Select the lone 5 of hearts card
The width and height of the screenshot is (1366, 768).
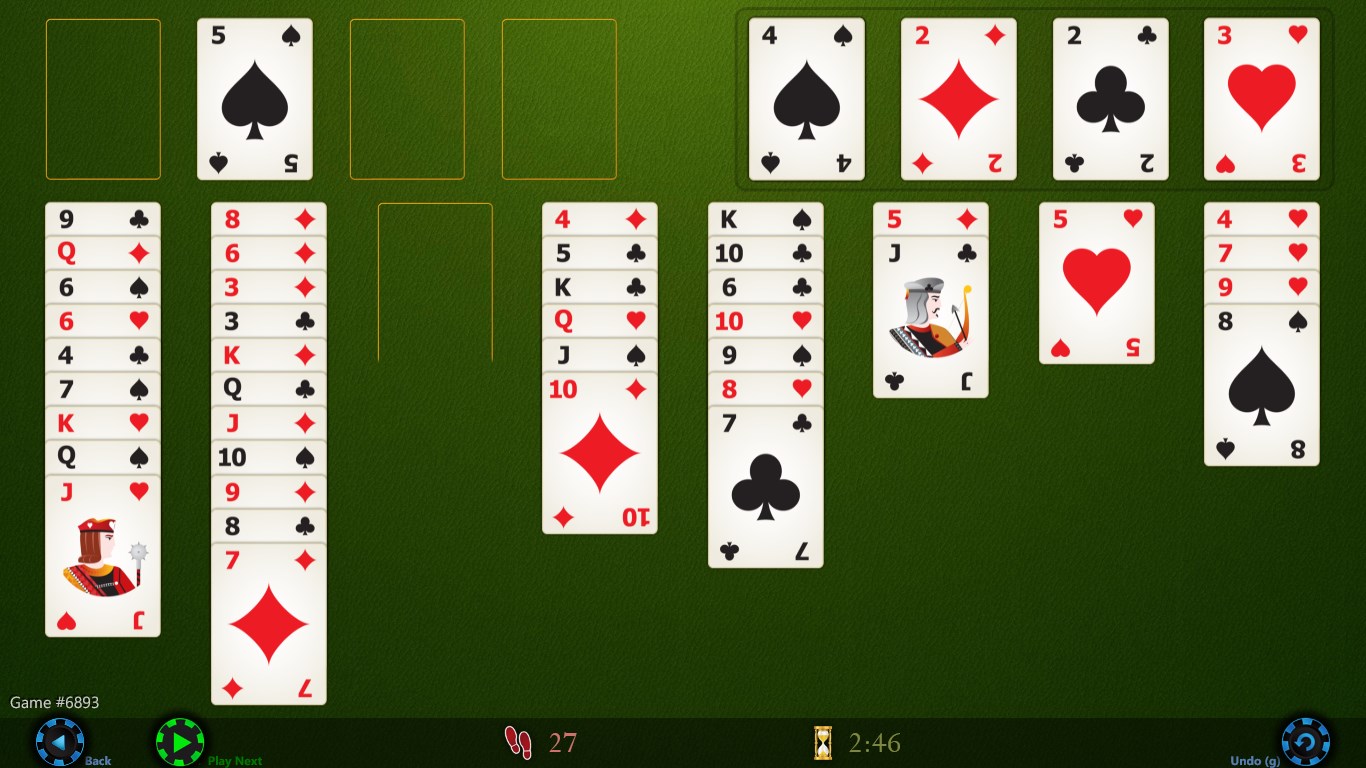coord(1096,283)
